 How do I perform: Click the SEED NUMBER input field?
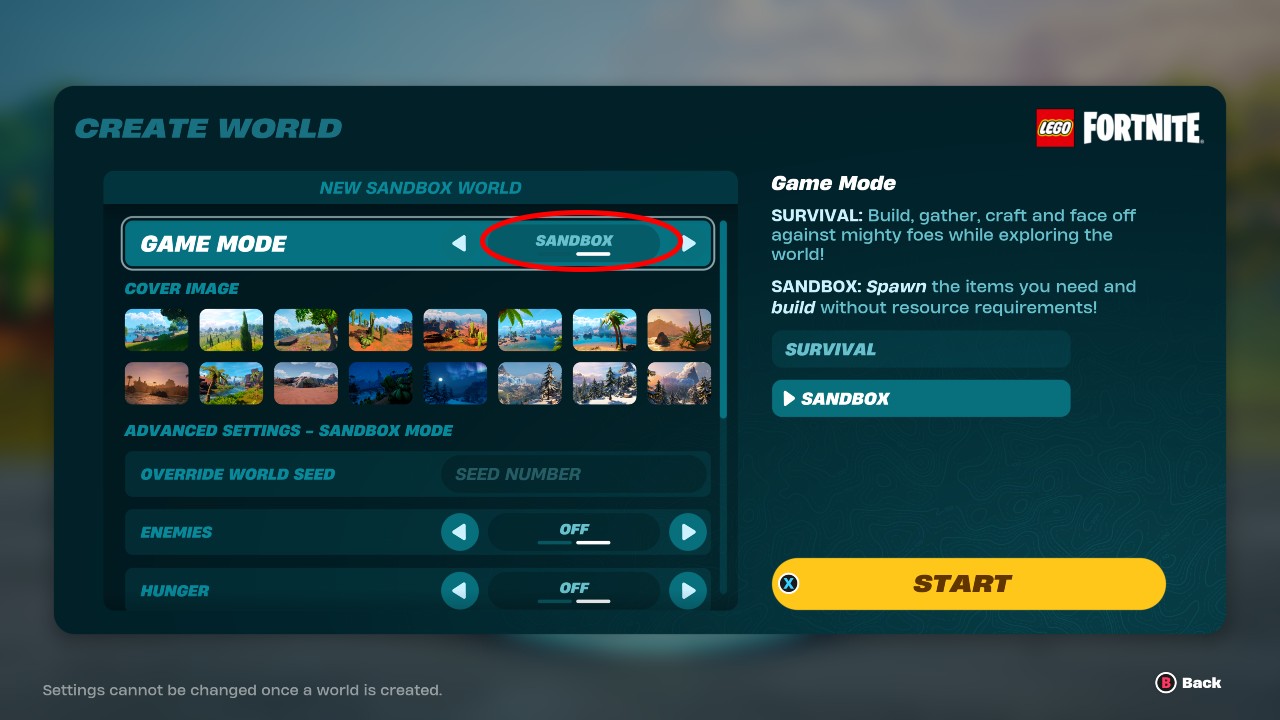pyautogui.click(x=573, y=473)
